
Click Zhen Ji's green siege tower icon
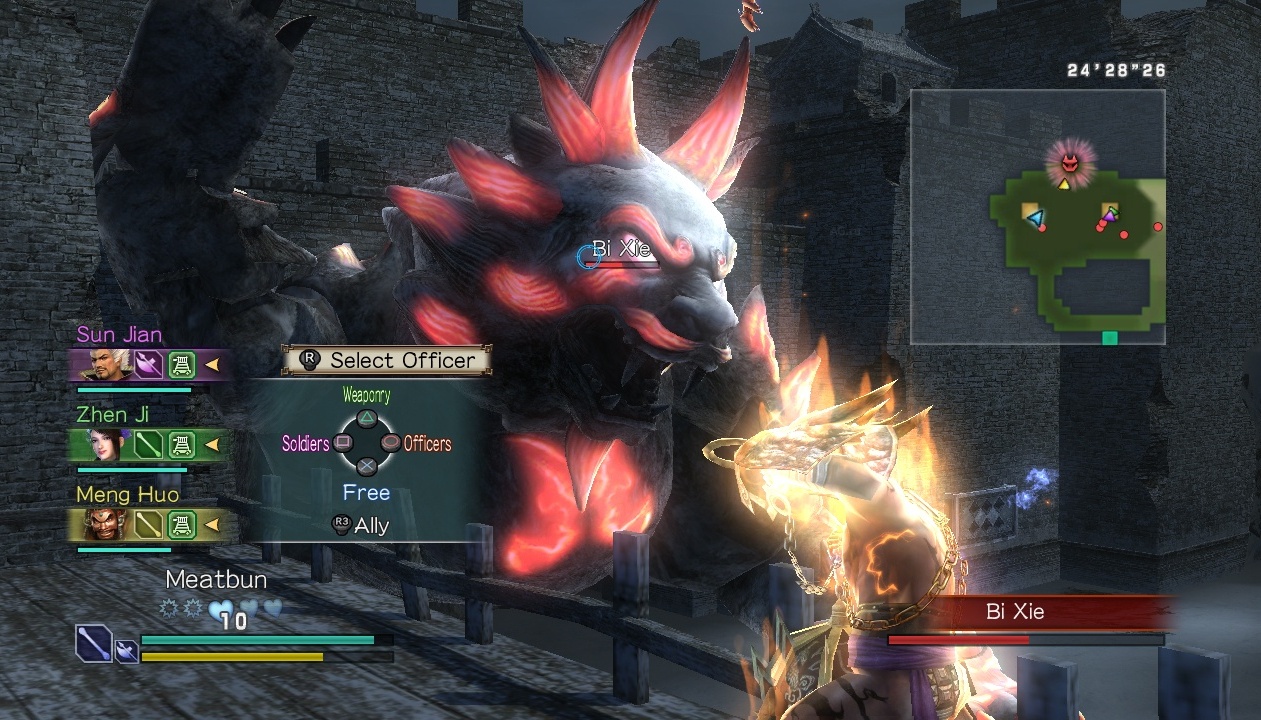[x=182, y=444]
